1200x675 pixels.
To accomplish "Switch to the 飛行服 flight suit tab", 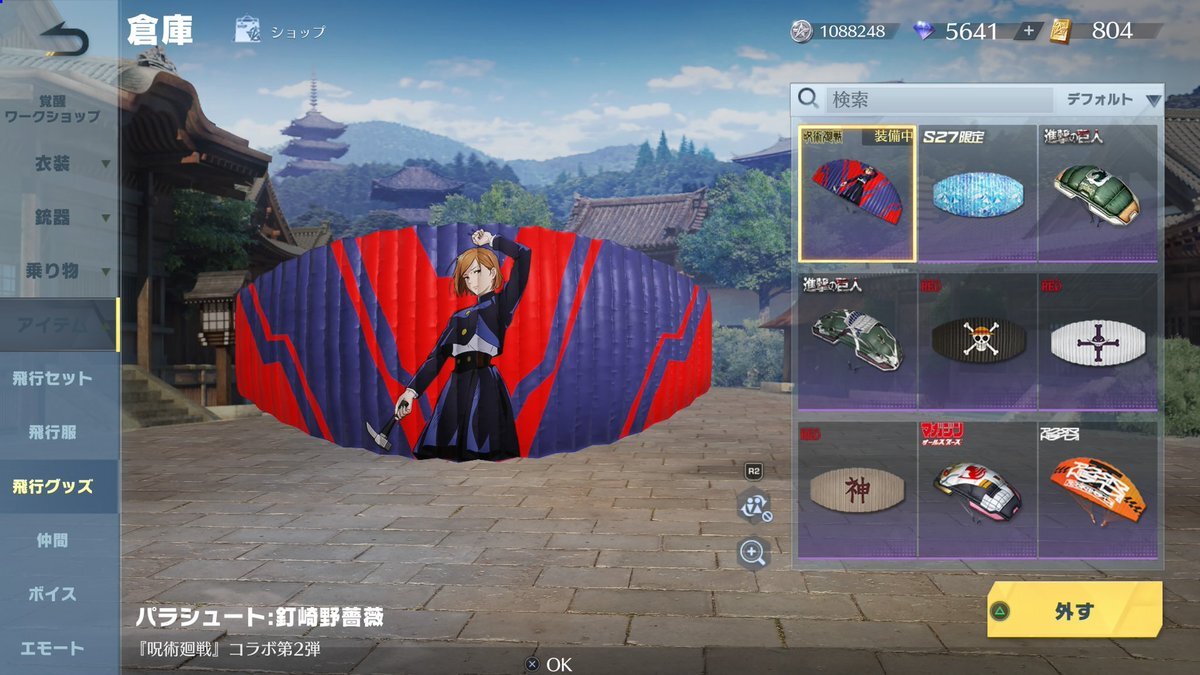I will coord(52,433).
